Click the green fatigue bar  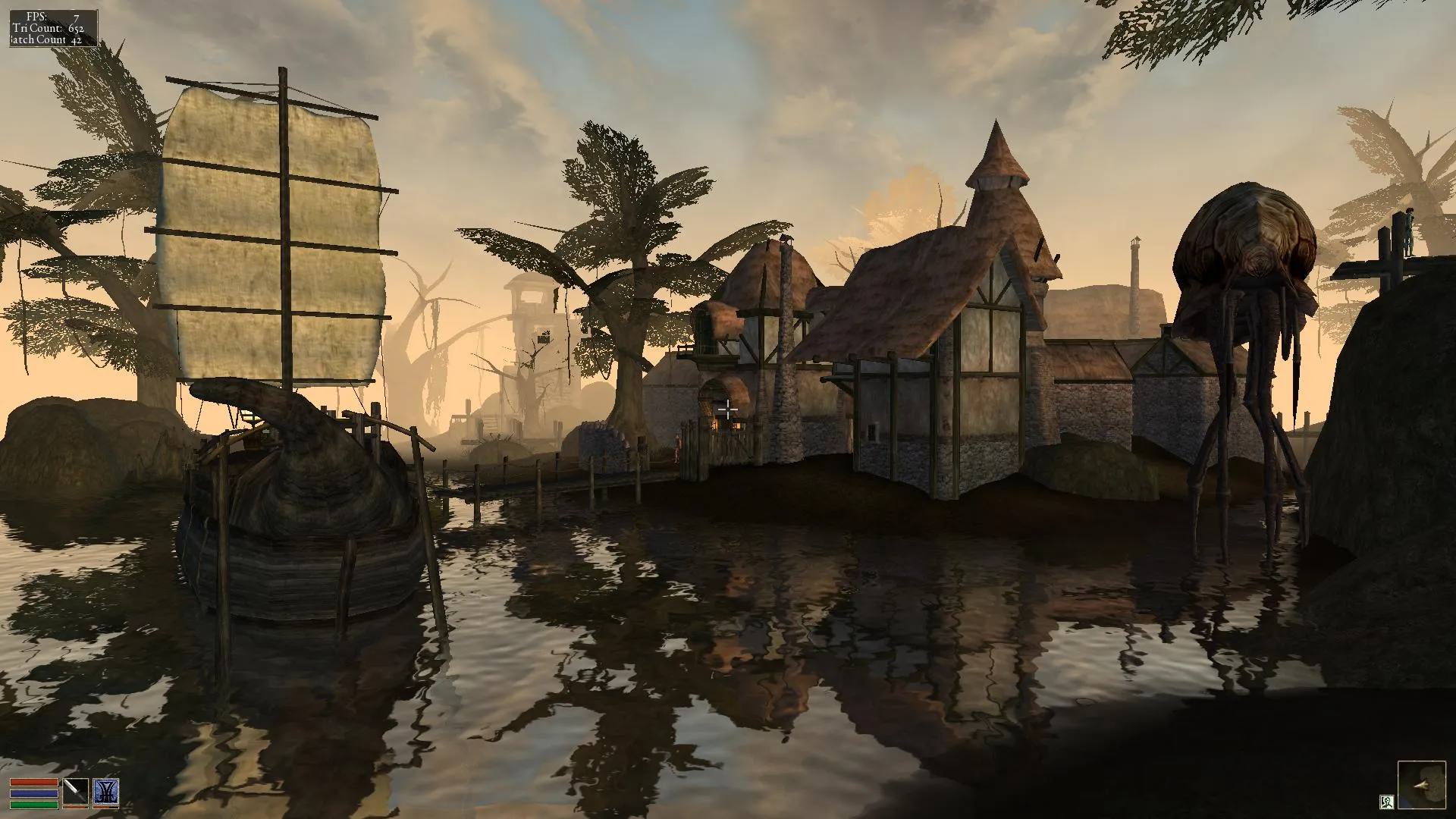[34, 804]
